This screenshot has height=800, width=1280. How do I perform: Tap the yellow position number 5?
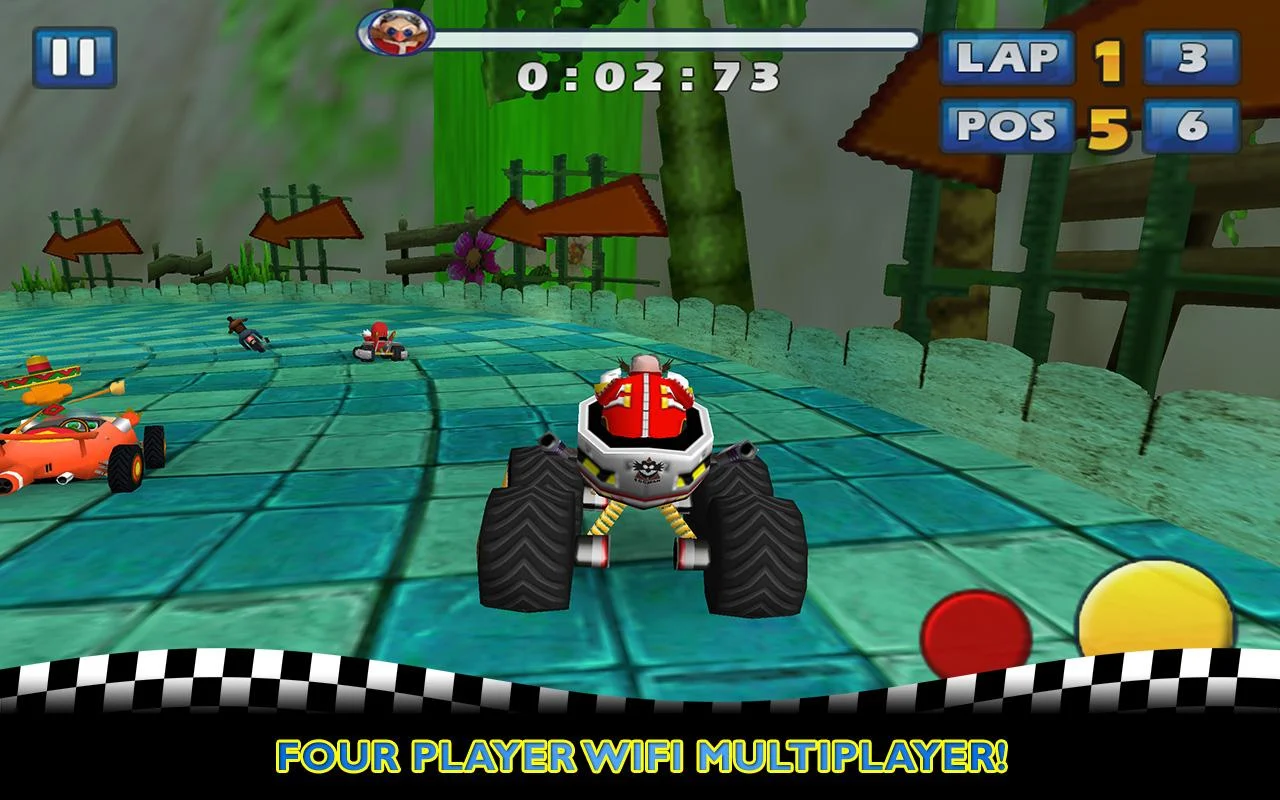tap(1110, 124)
